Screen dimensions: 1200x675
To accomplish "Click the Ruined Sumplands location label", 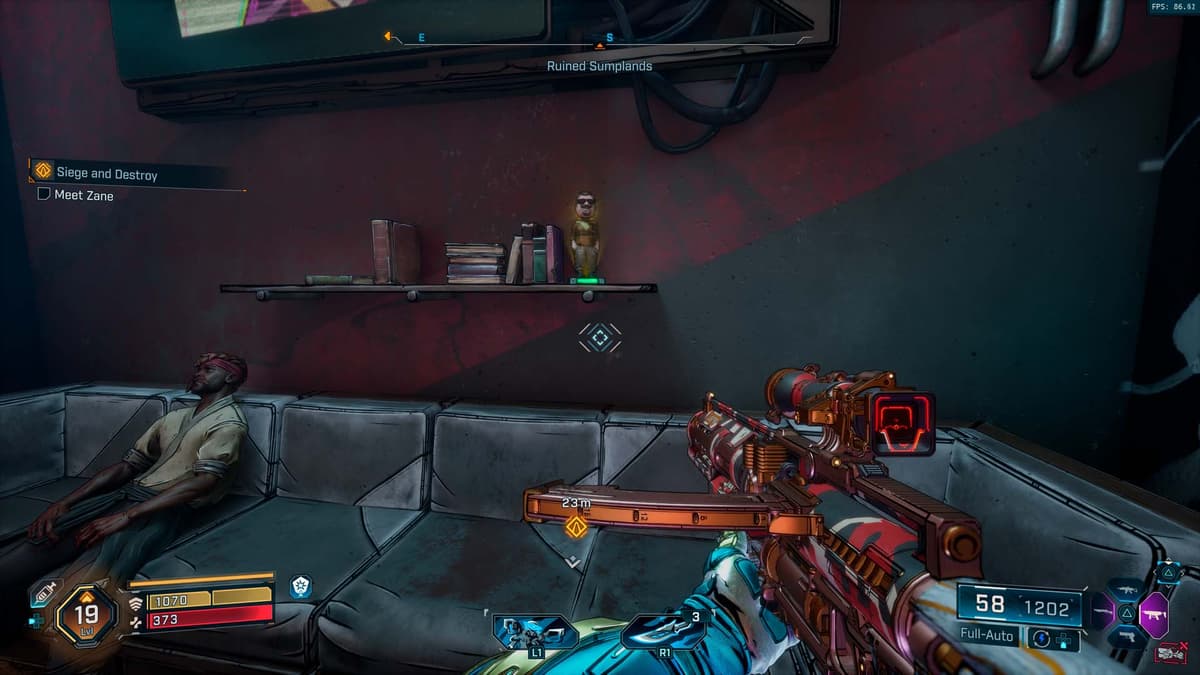I will 599,66.
